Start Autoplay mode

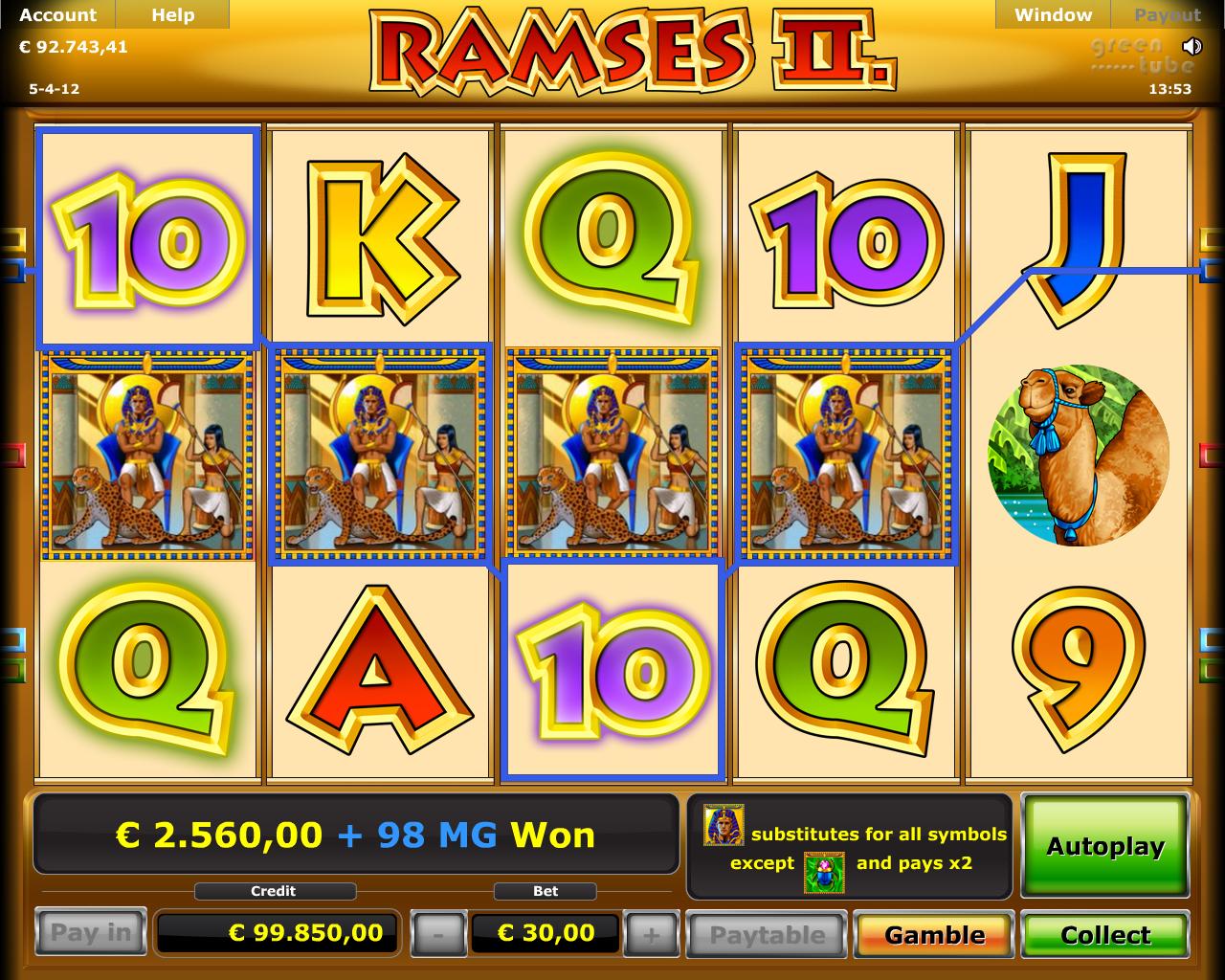1105,846
